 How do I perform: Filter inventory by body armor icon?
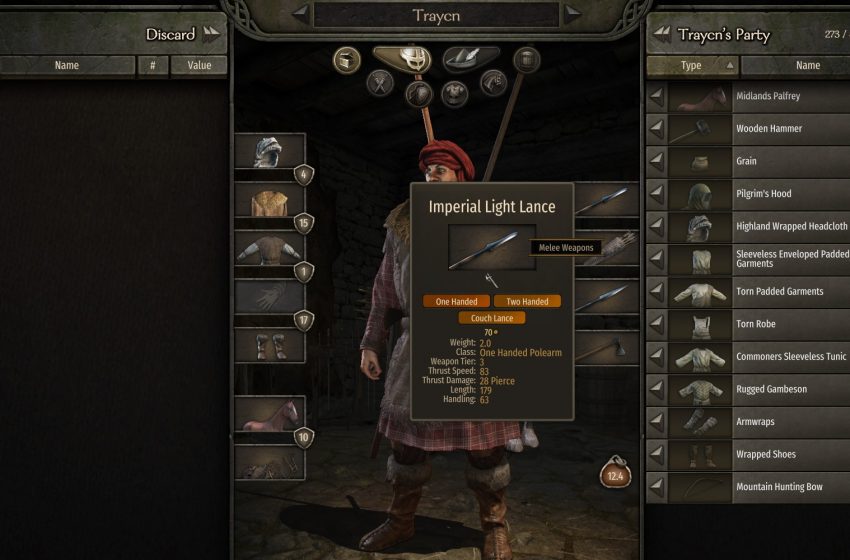456,94
